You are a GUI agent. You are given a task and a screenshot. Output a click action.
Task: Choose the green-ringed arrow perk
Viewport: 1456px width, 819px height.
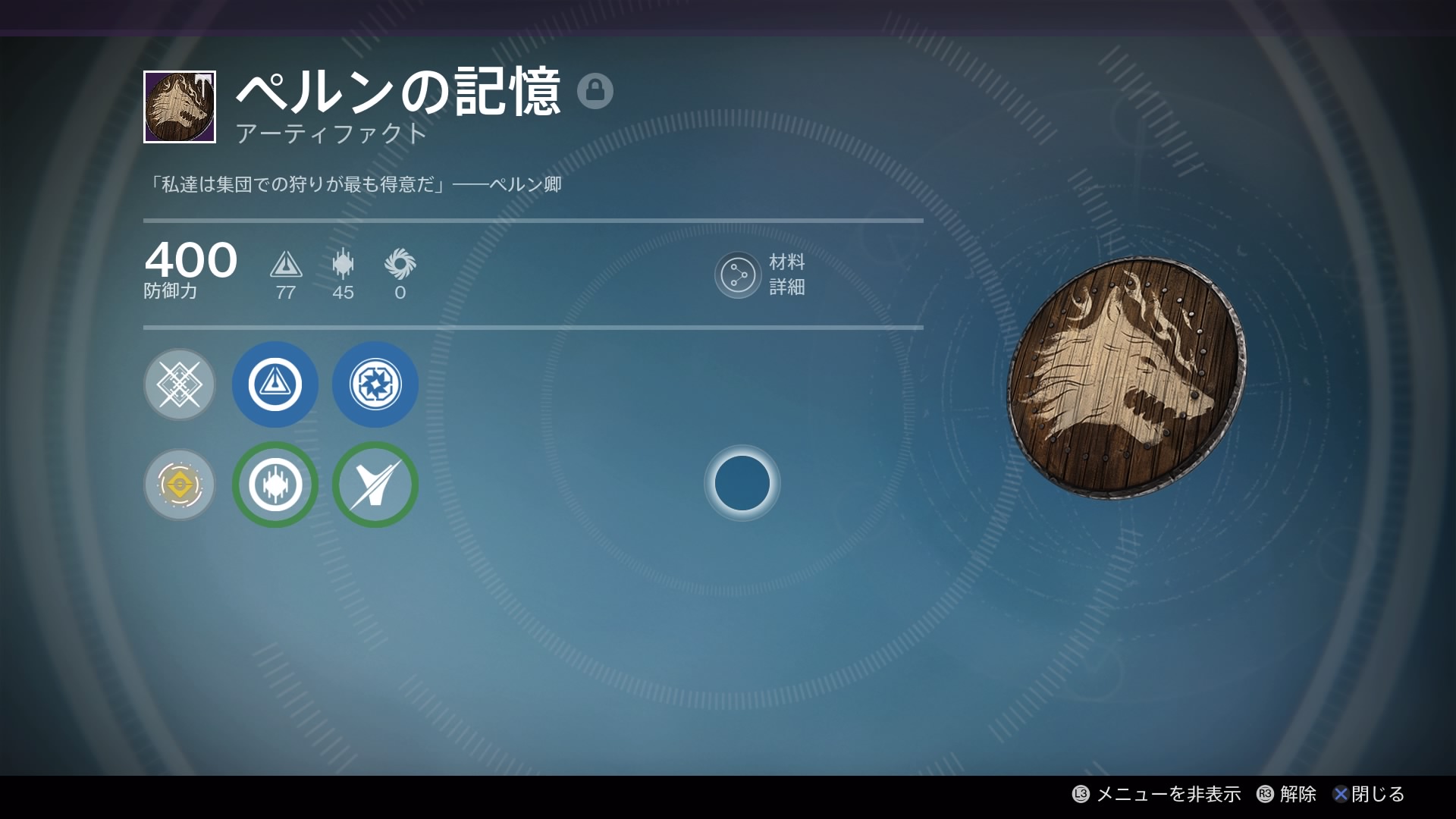[x=375, y=485]
